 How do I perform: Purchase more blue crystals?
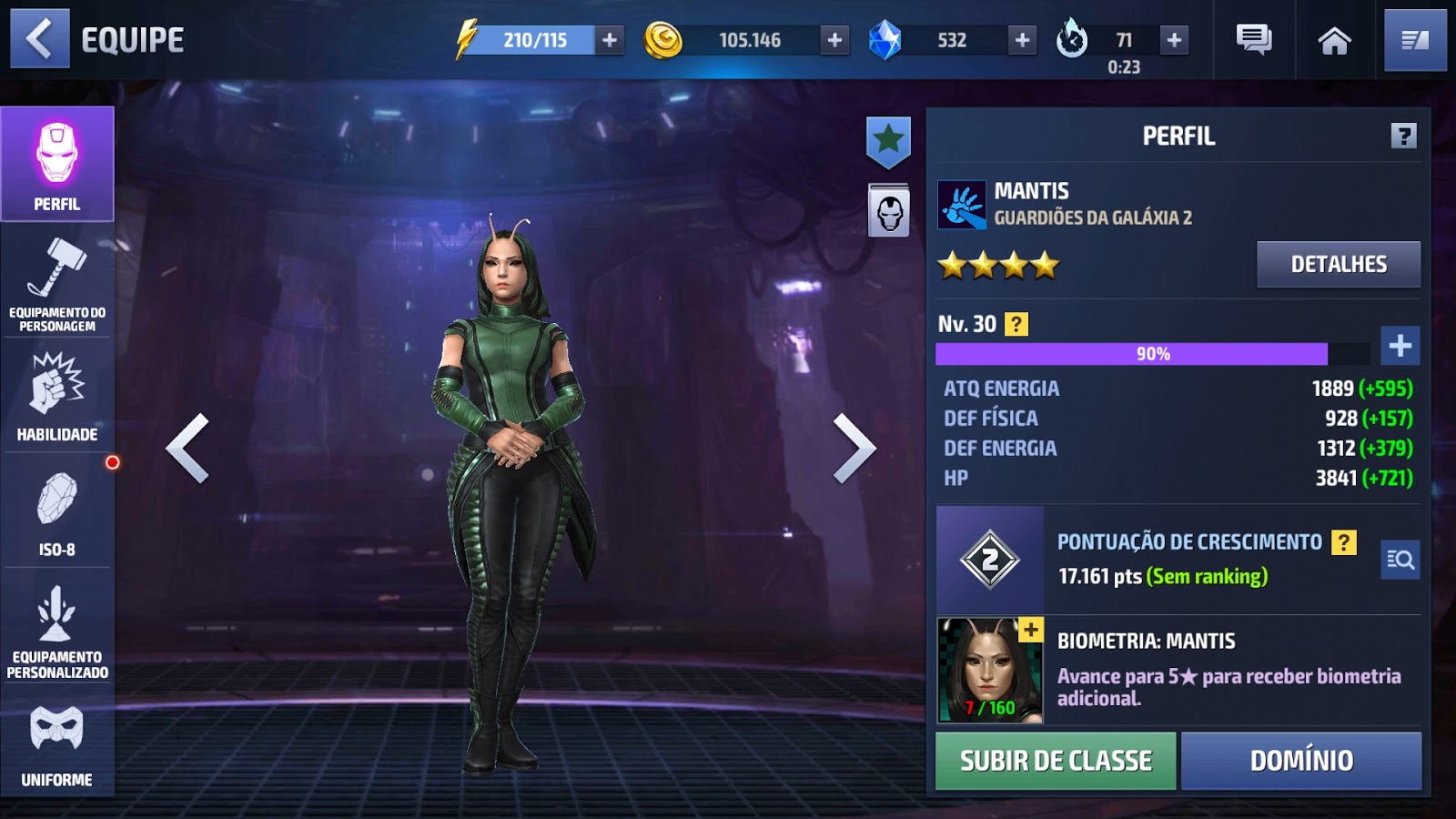click(x=1022, y=40)
